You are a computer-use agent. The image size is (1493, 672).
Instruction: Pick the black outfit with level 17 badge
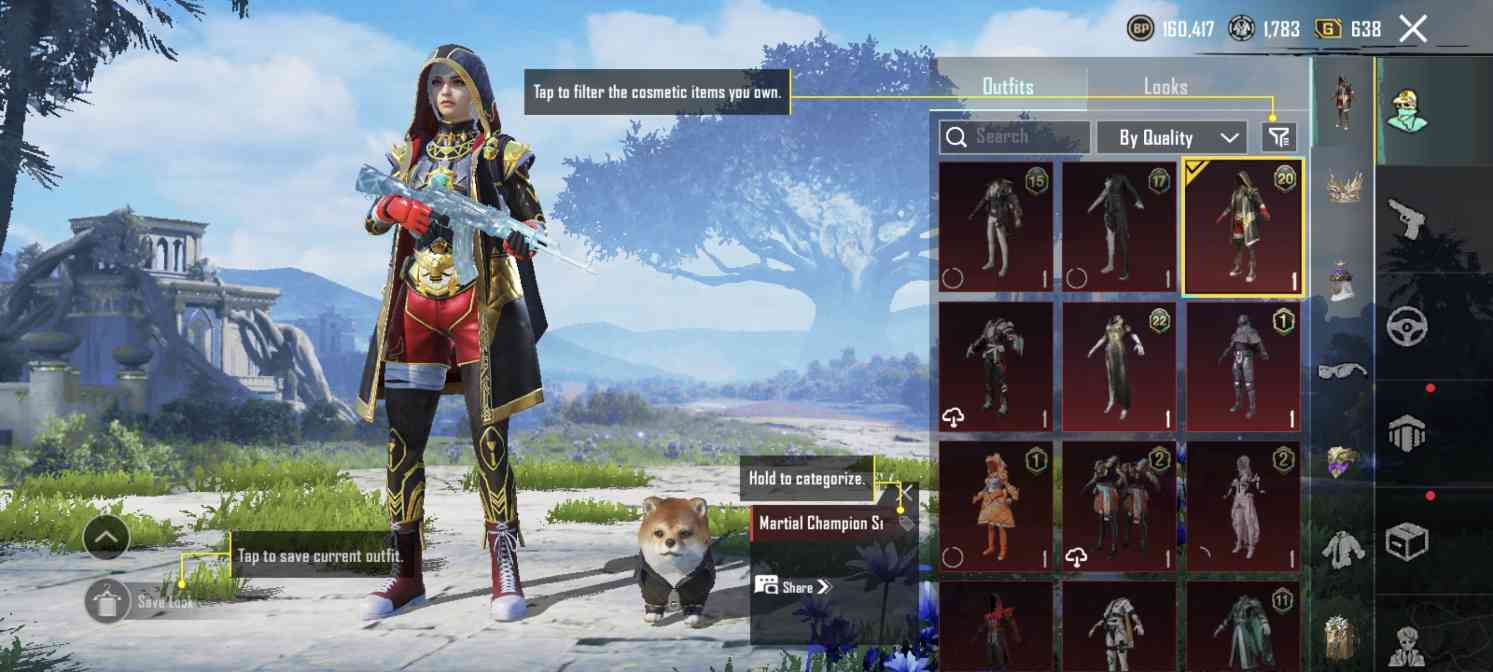[1119, 227]
